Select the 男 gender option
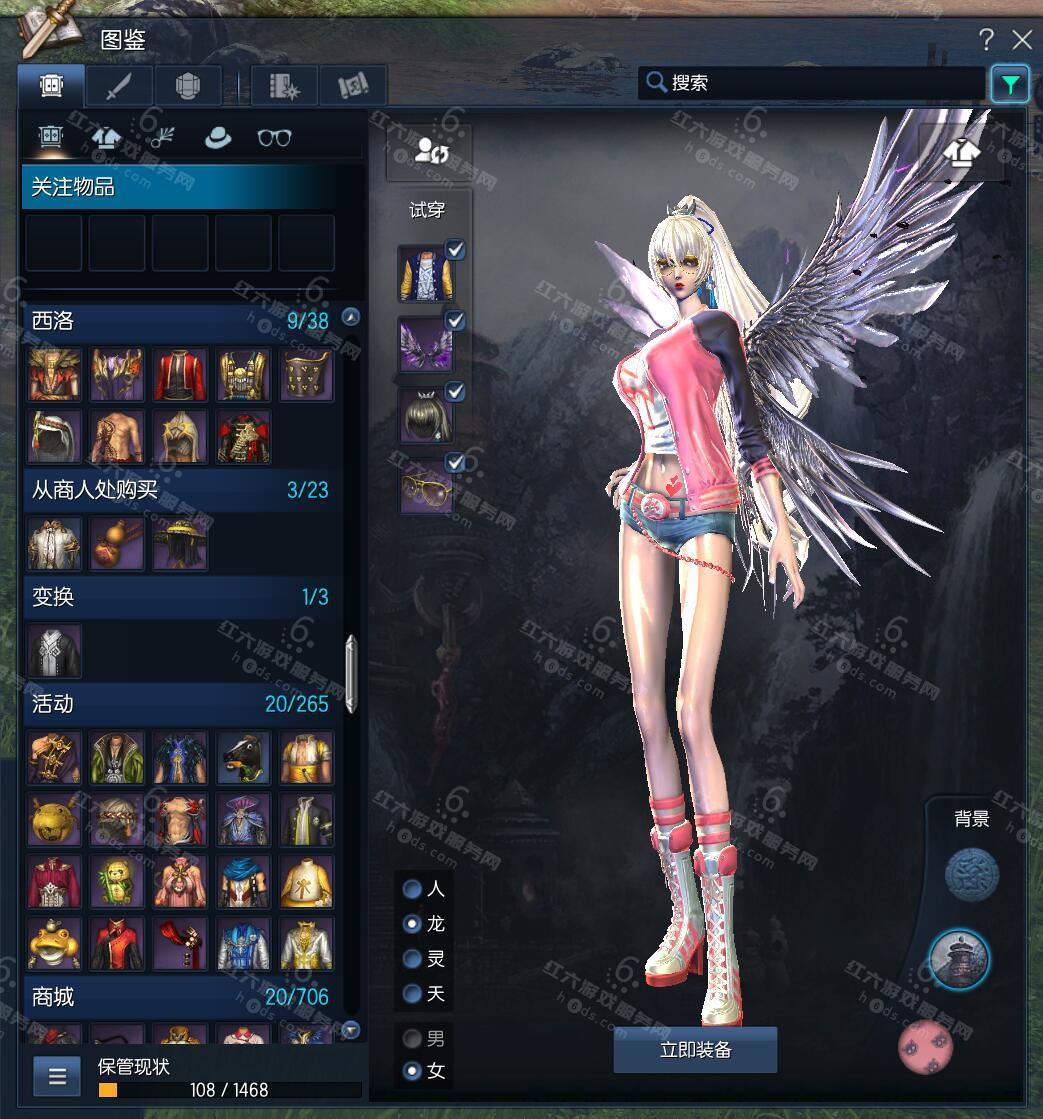1043x1119 pixels. click(412, 1038)
